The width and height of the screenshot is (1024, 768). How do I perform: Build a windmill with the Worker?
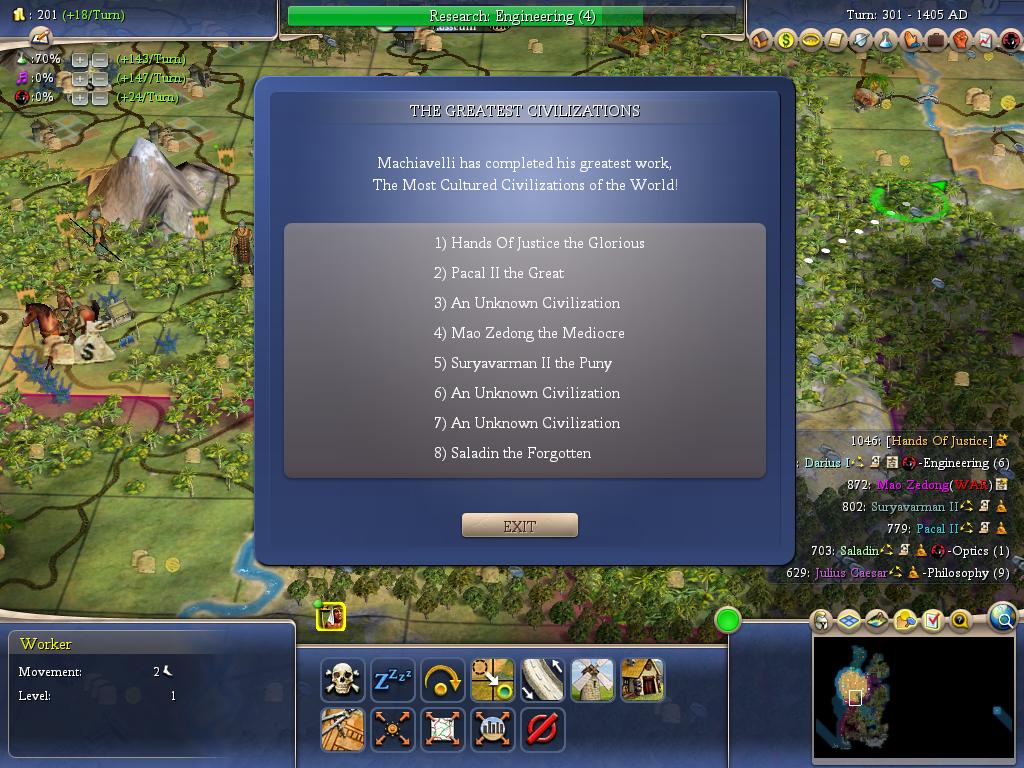pyautogui.click(x=593, y=680)
